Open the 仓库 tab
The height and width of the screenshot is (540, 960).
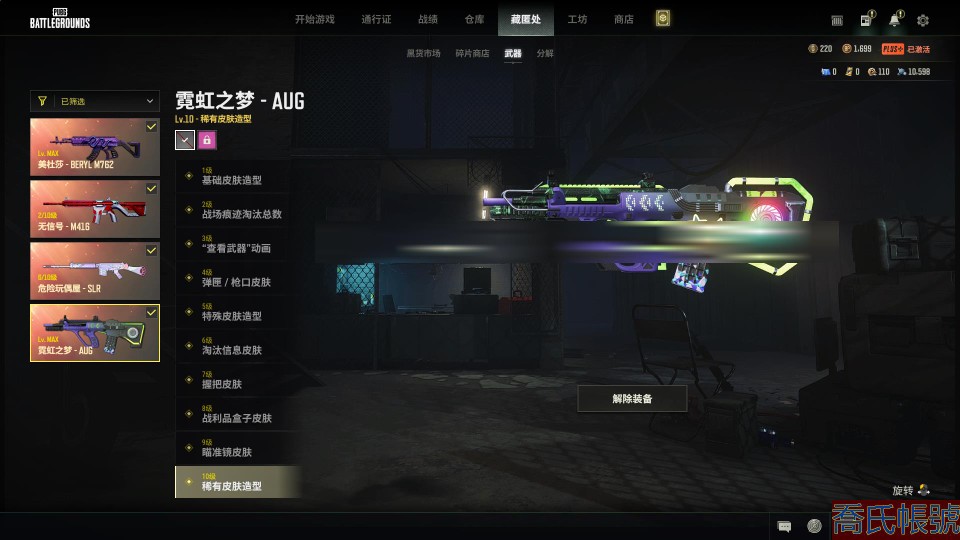tap(474, 19)
